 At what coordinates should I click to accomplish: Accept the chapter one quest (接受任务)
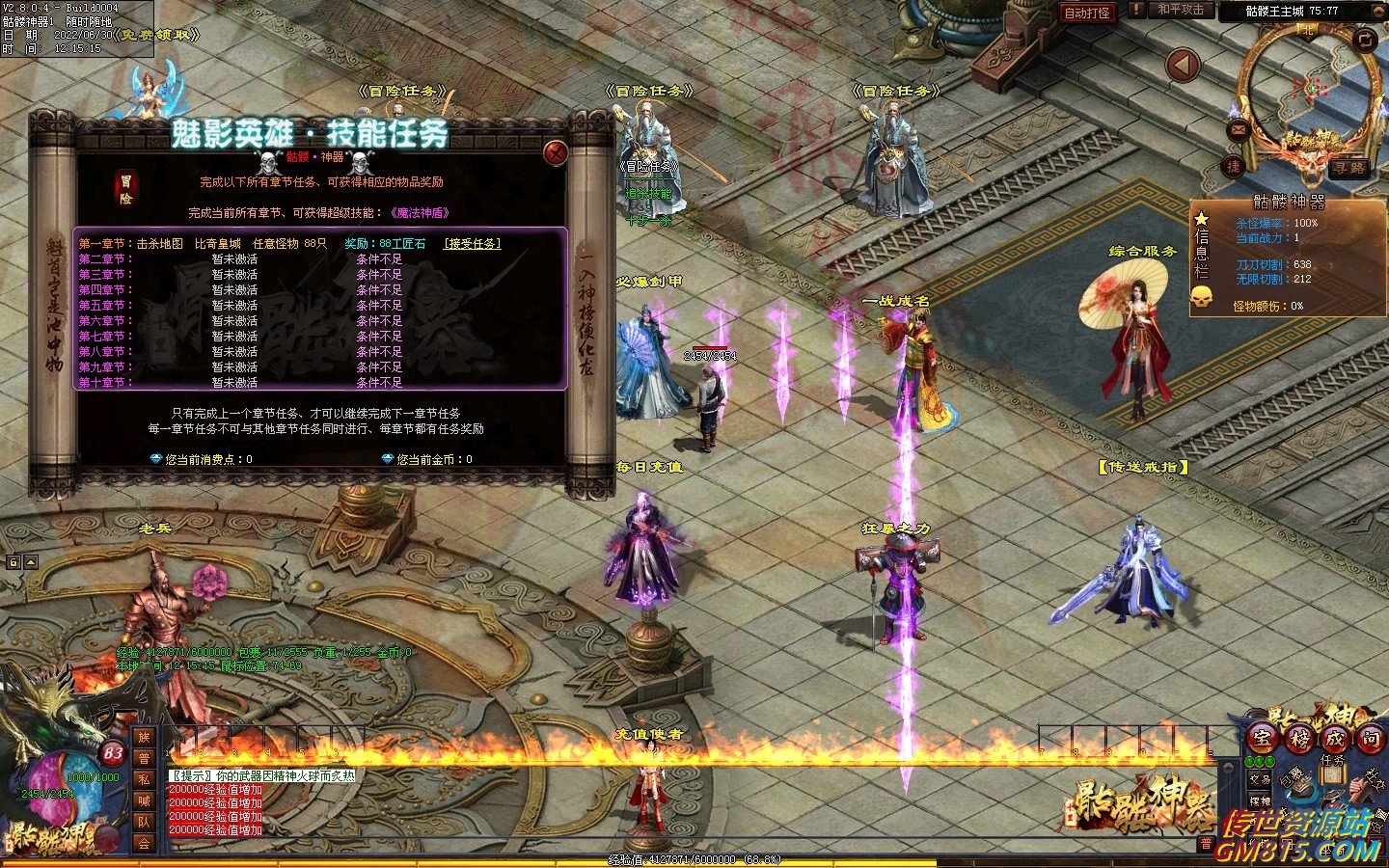tap(473, 244)
